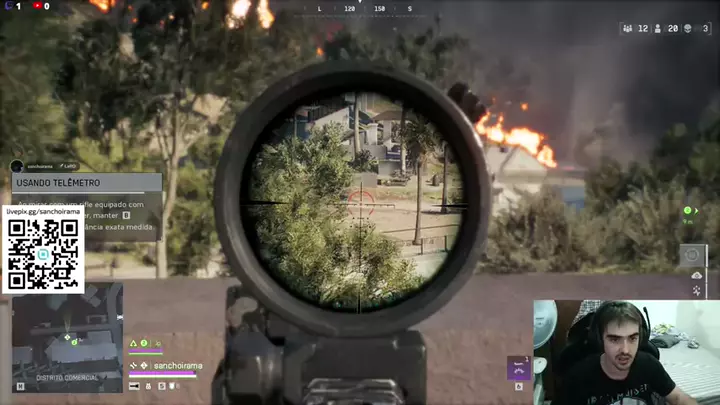Select the highlighted equipment slot on the right

click(693, 255)
